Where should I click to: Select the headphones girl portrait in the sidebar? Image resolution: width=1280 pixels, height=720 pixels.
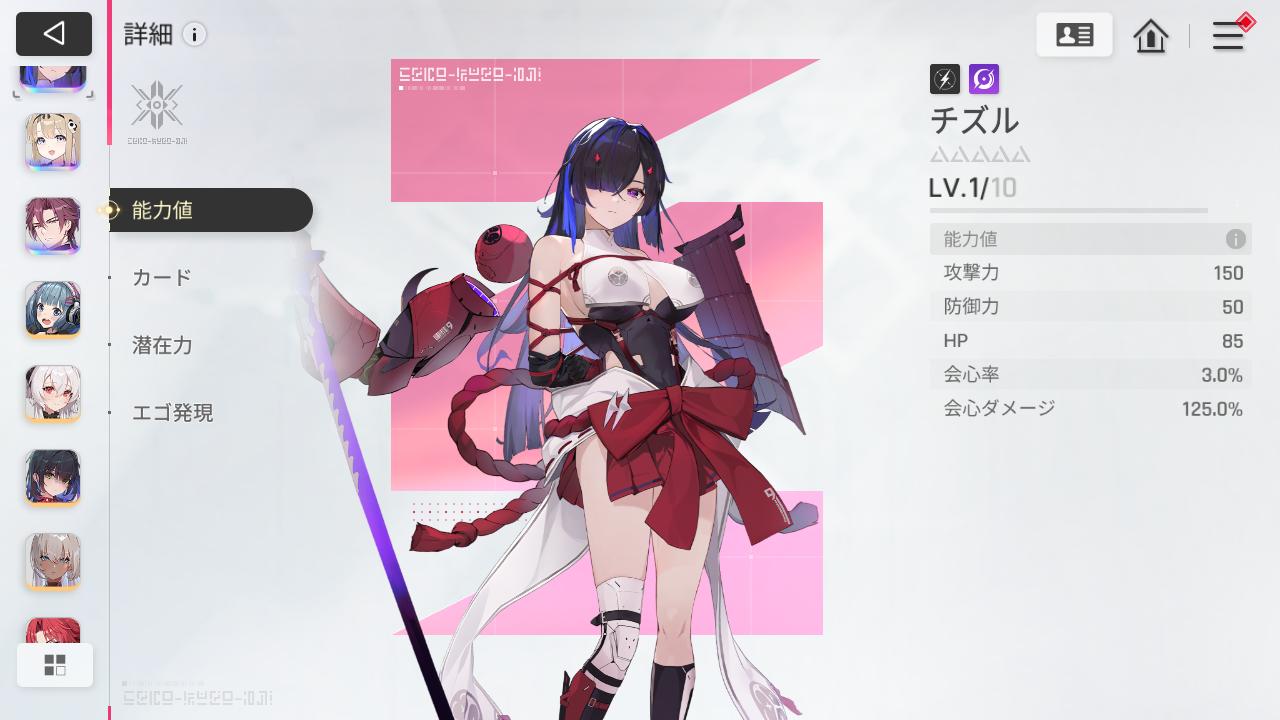pos(52,310)
